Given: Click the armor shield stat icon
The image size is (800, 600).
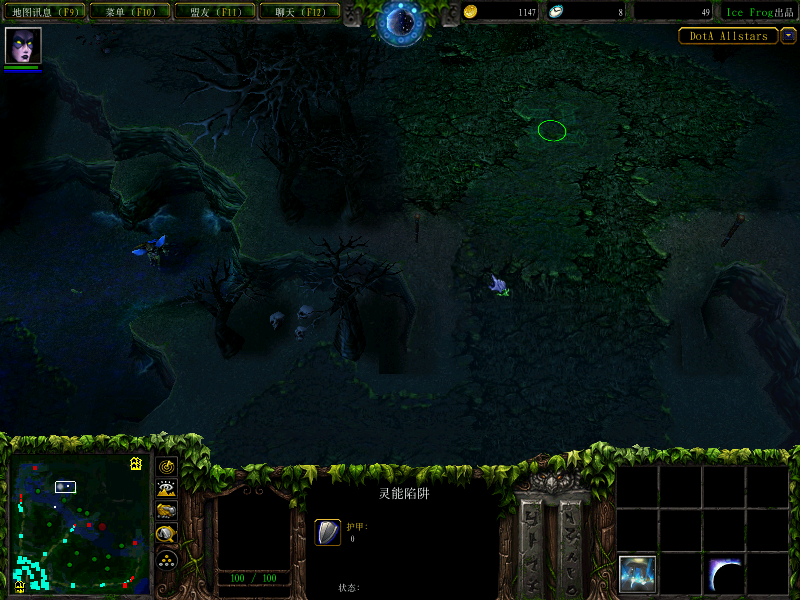Looking at the screenshot, I should pyautogui.click(x=328, y=532).
